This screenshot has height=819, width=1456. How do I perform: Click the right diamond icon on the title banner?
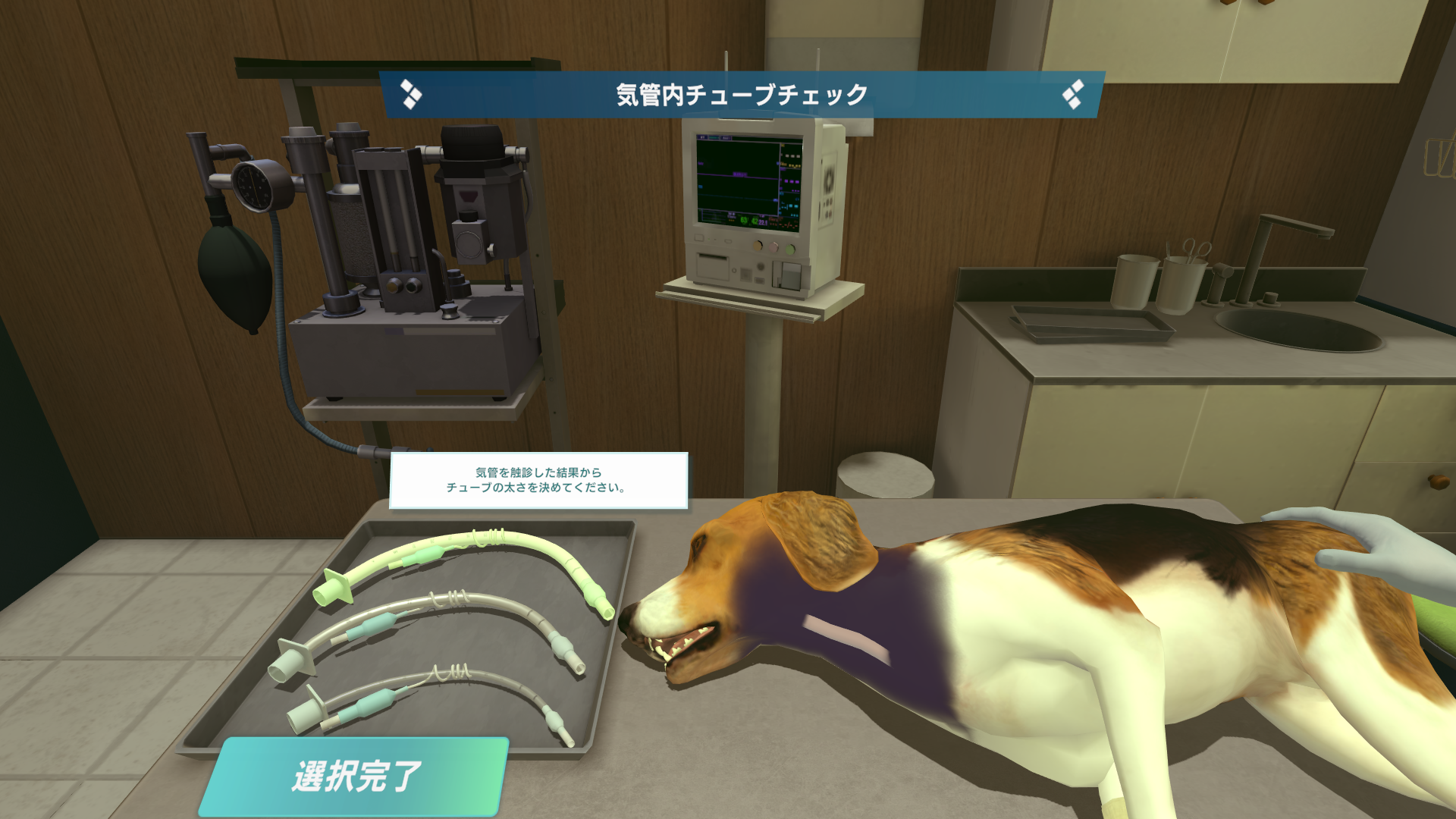(x=1072, y=93)
